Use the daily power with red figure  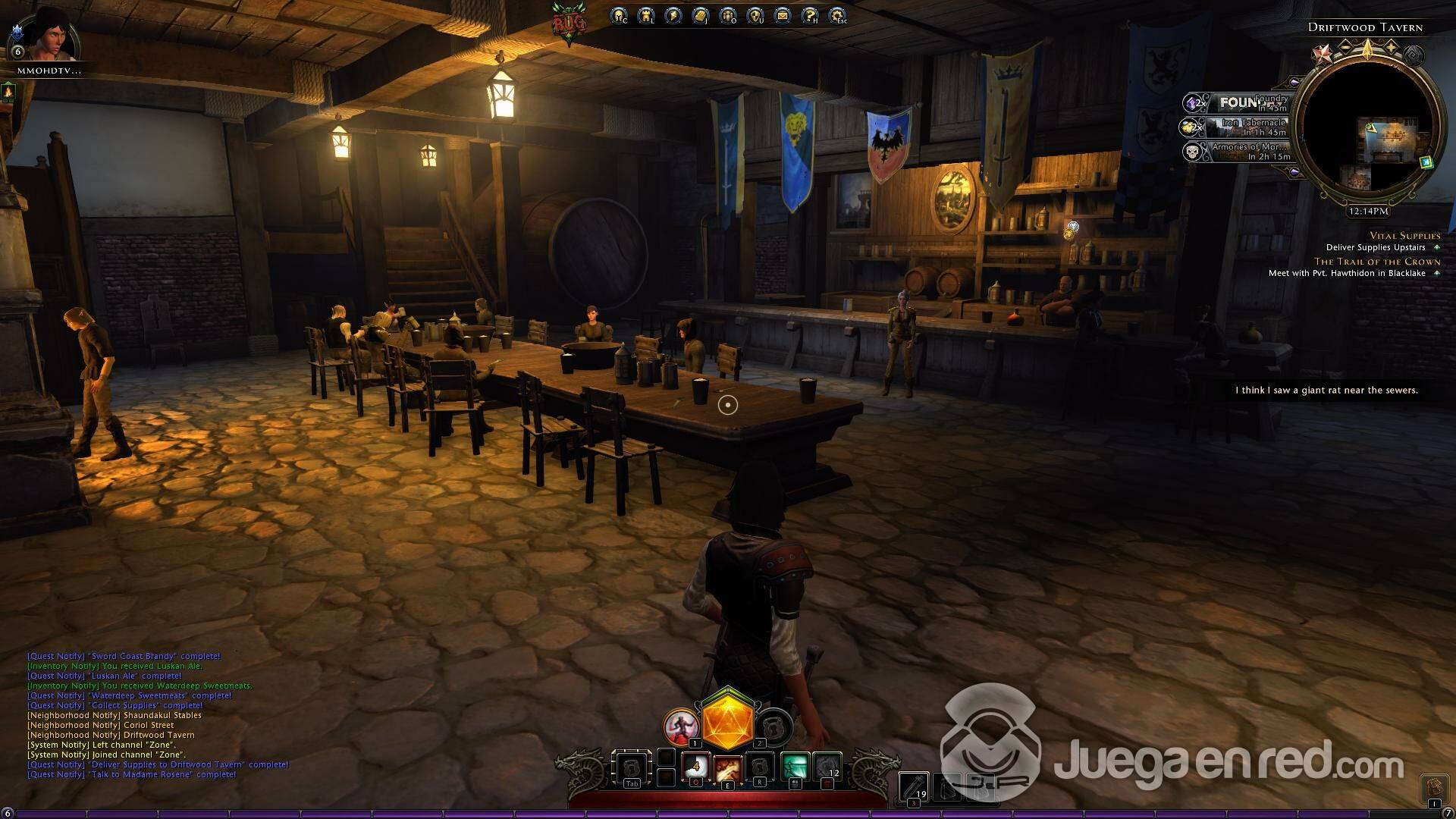coord(680,726)
